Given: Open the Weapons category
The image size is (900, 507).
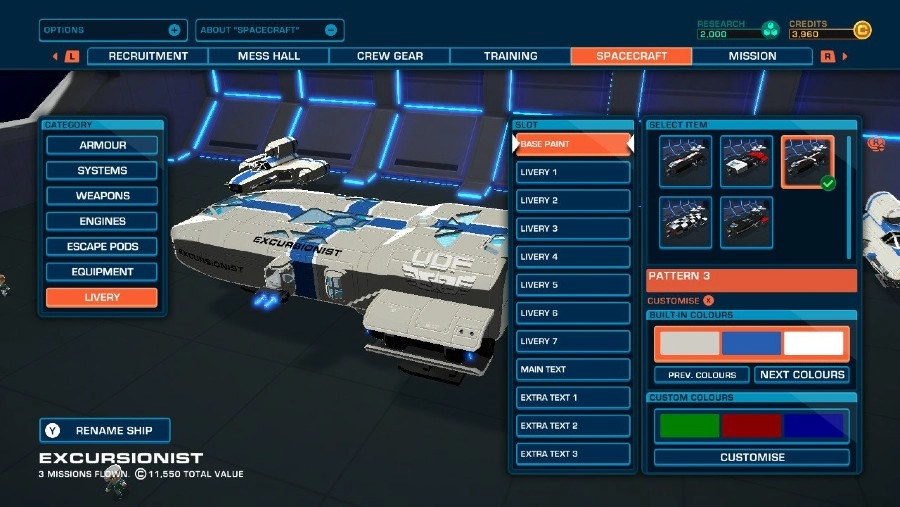Looking at the screenshot, I should [x=102, y=196].
